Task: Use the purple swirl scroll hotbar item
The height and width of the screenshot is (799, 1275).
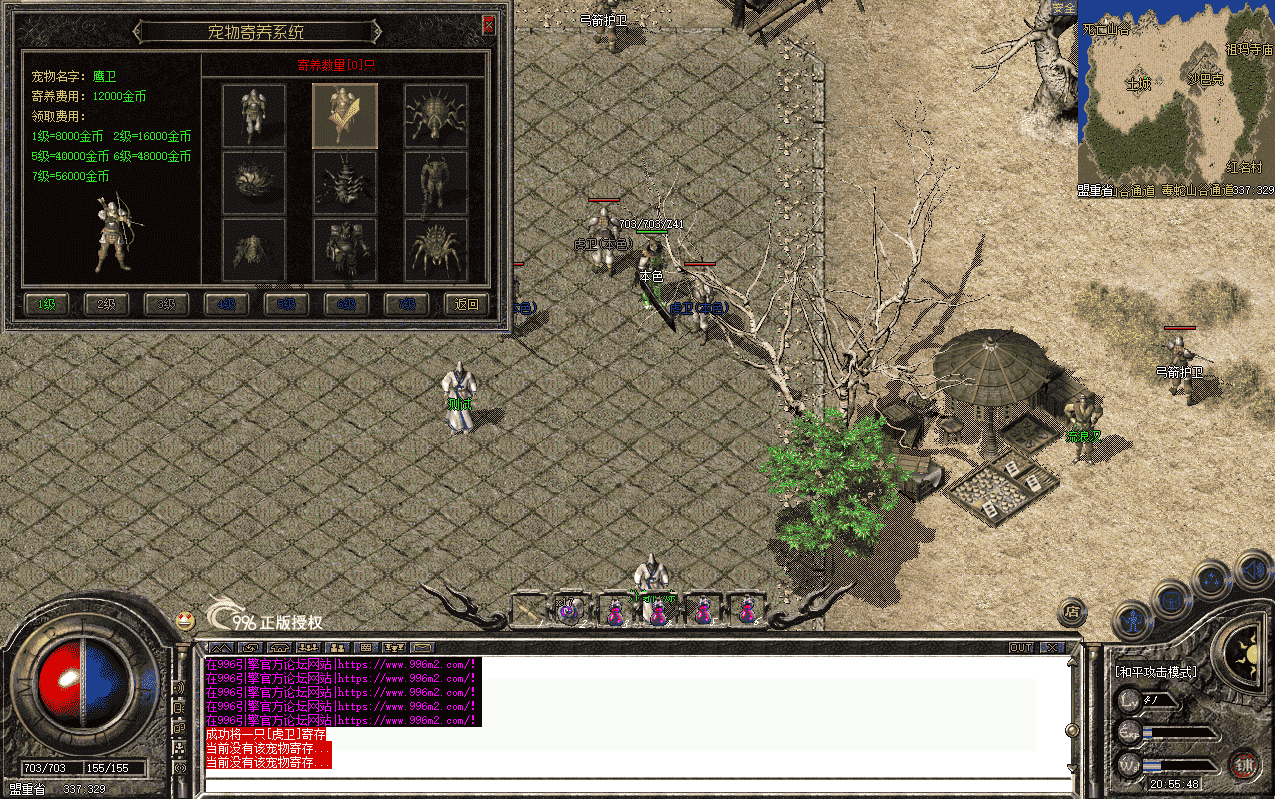Action: point(569,611)
